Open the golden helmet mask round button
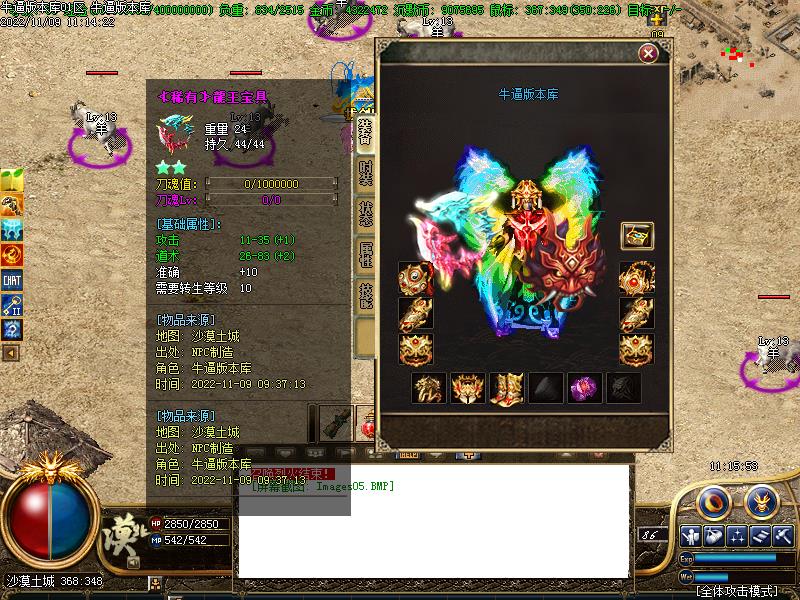The height and width of the screenshot is (600, 800). coord(760,500)
